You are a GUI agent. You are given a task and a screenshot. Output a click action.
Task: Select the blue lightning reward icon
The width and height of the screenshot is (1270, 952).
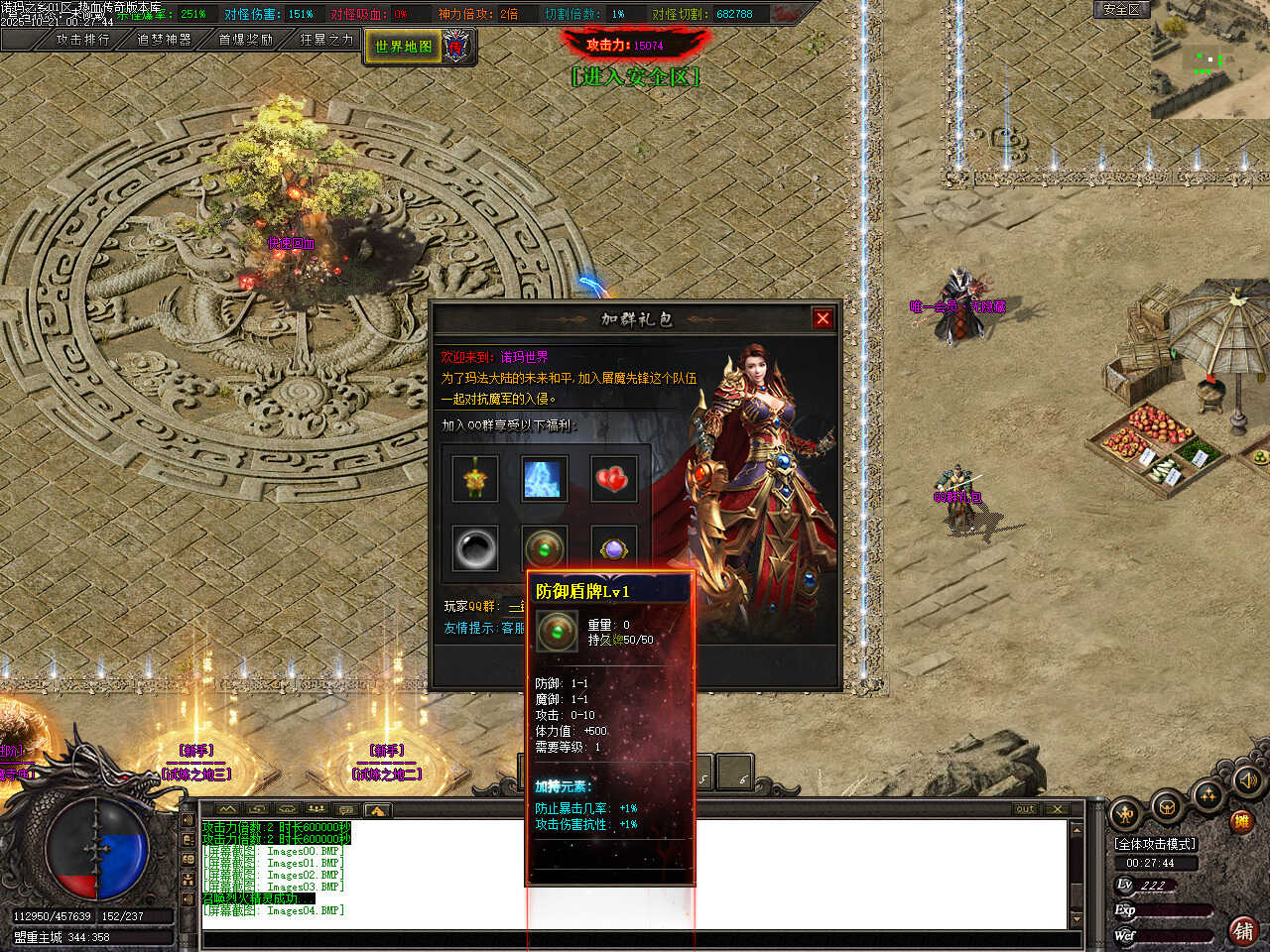pyautogui.click(x=545, y=480)
